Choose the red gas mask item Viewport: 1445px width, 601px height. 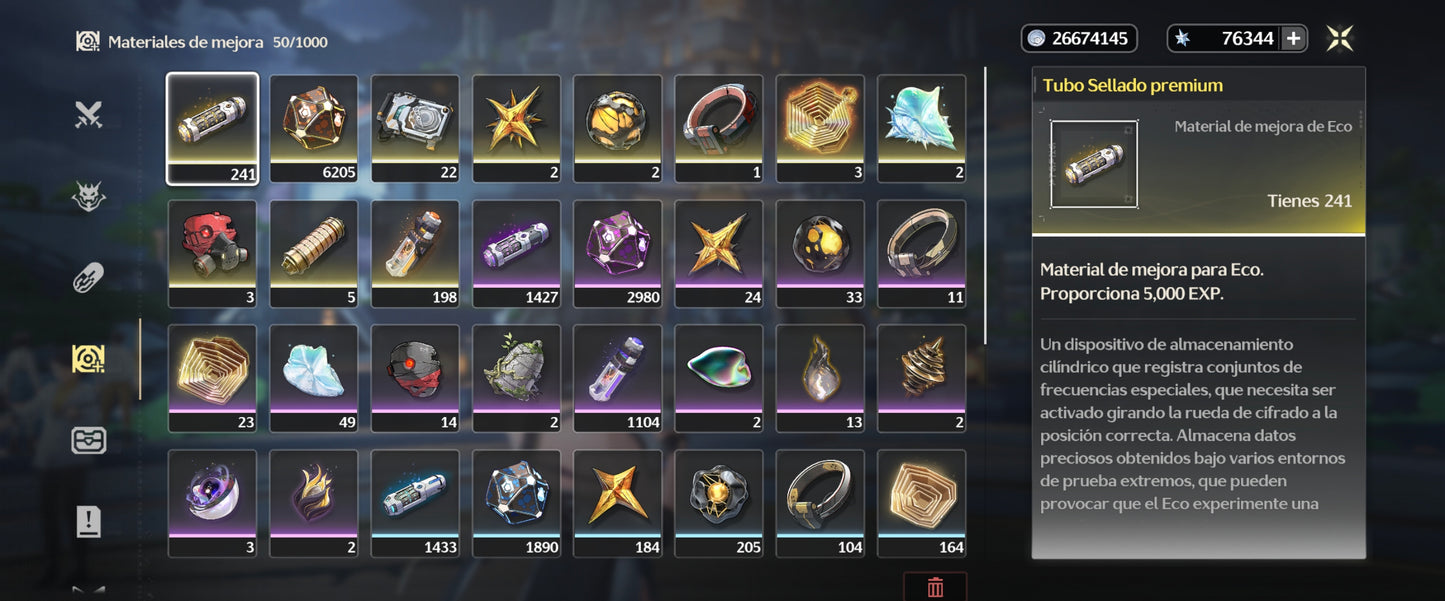tap(212, 253)
